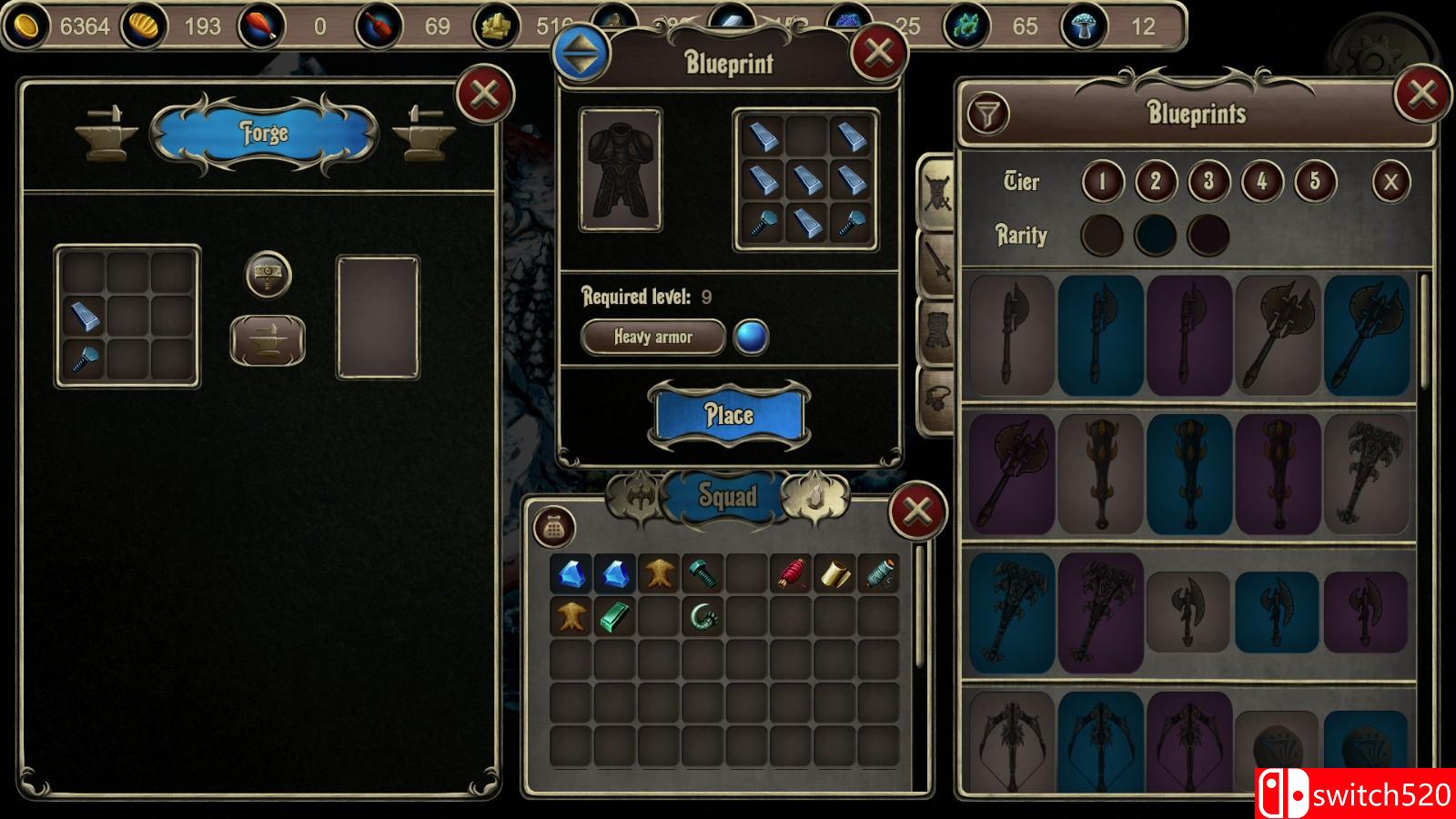1456x819 pixels.
Task: Click the hammer icon button in Forge
Action: (268, 275)
